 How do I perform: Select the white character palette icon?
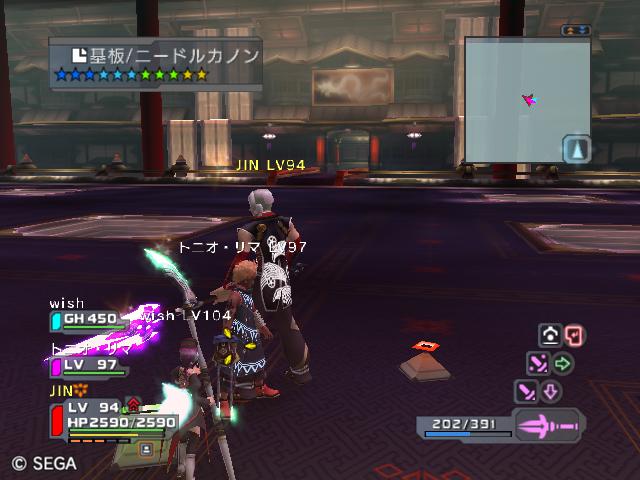[x=549, y=336]
